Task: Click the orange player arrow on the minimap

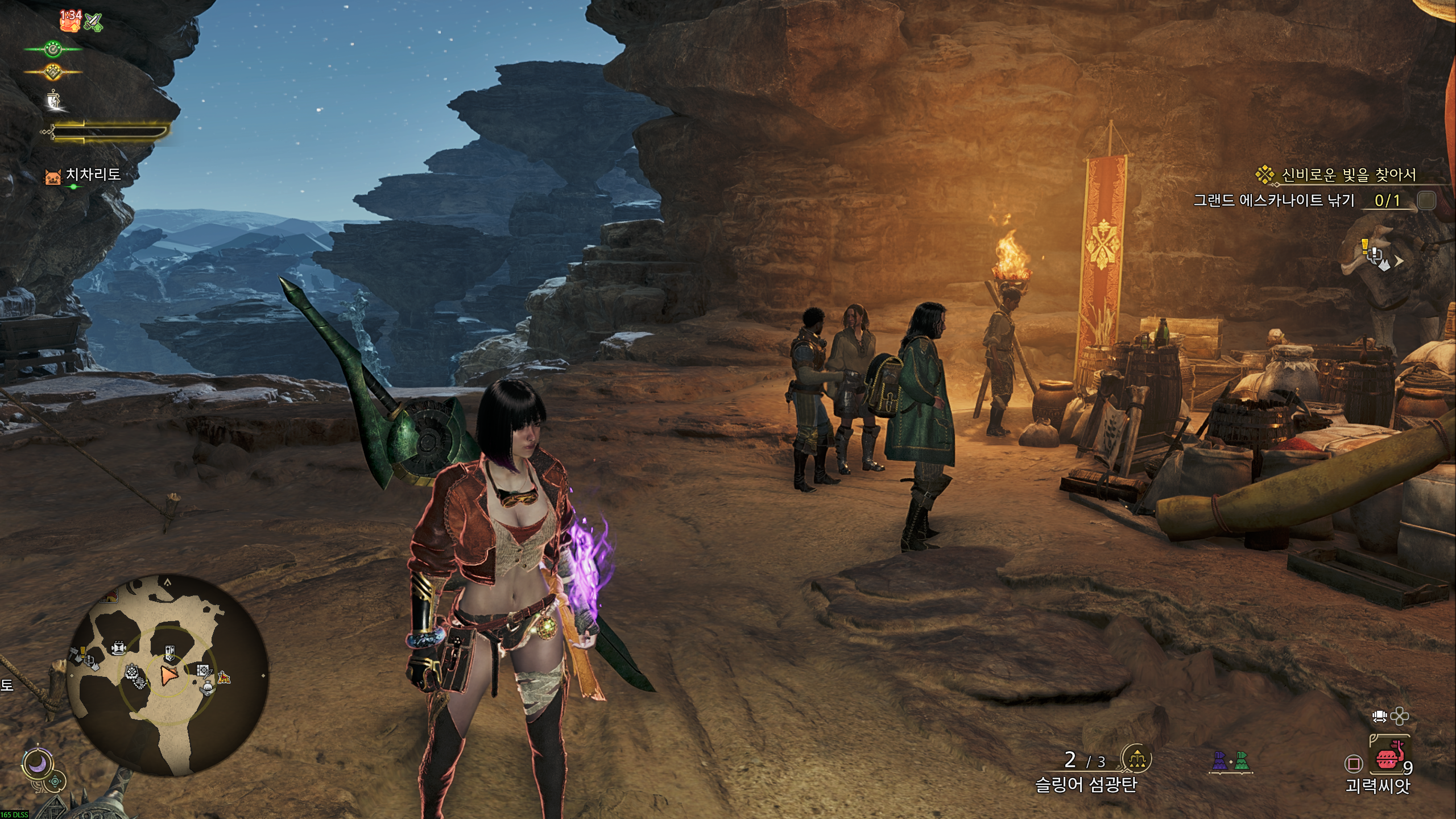Action: [x=169, y=675]
